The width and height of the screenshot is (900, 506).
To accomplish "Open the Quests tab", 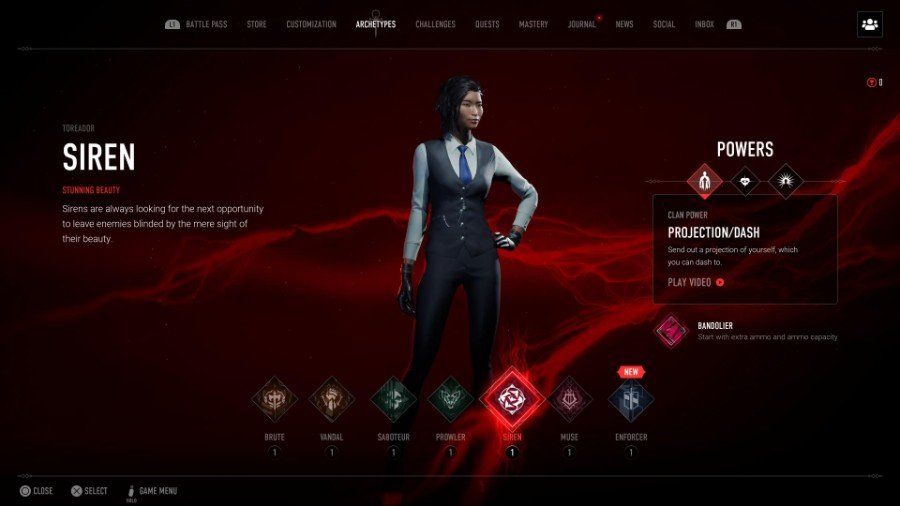I will pos(487,24).
